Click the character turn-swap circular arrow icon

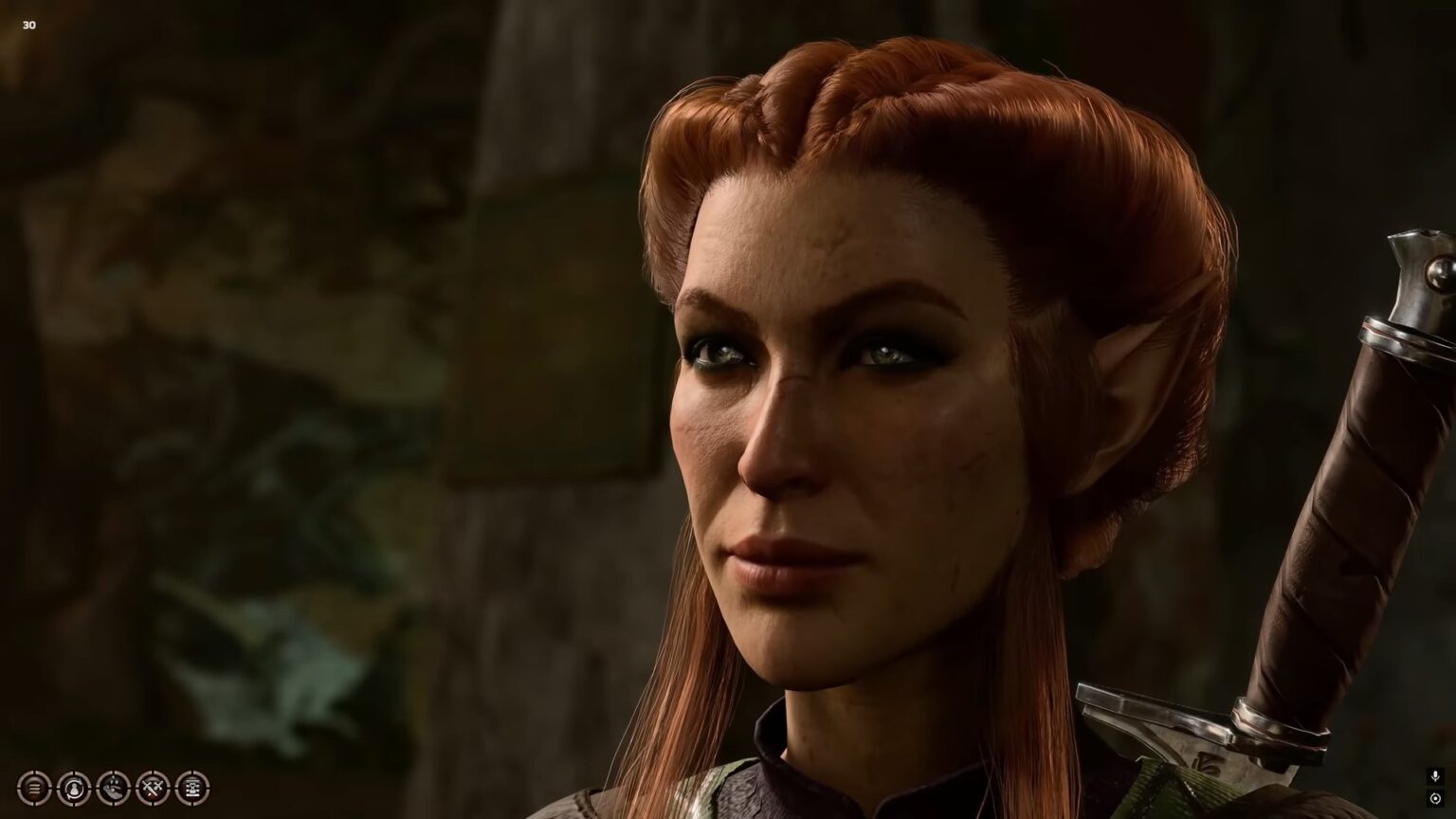[x=73, y=787]
